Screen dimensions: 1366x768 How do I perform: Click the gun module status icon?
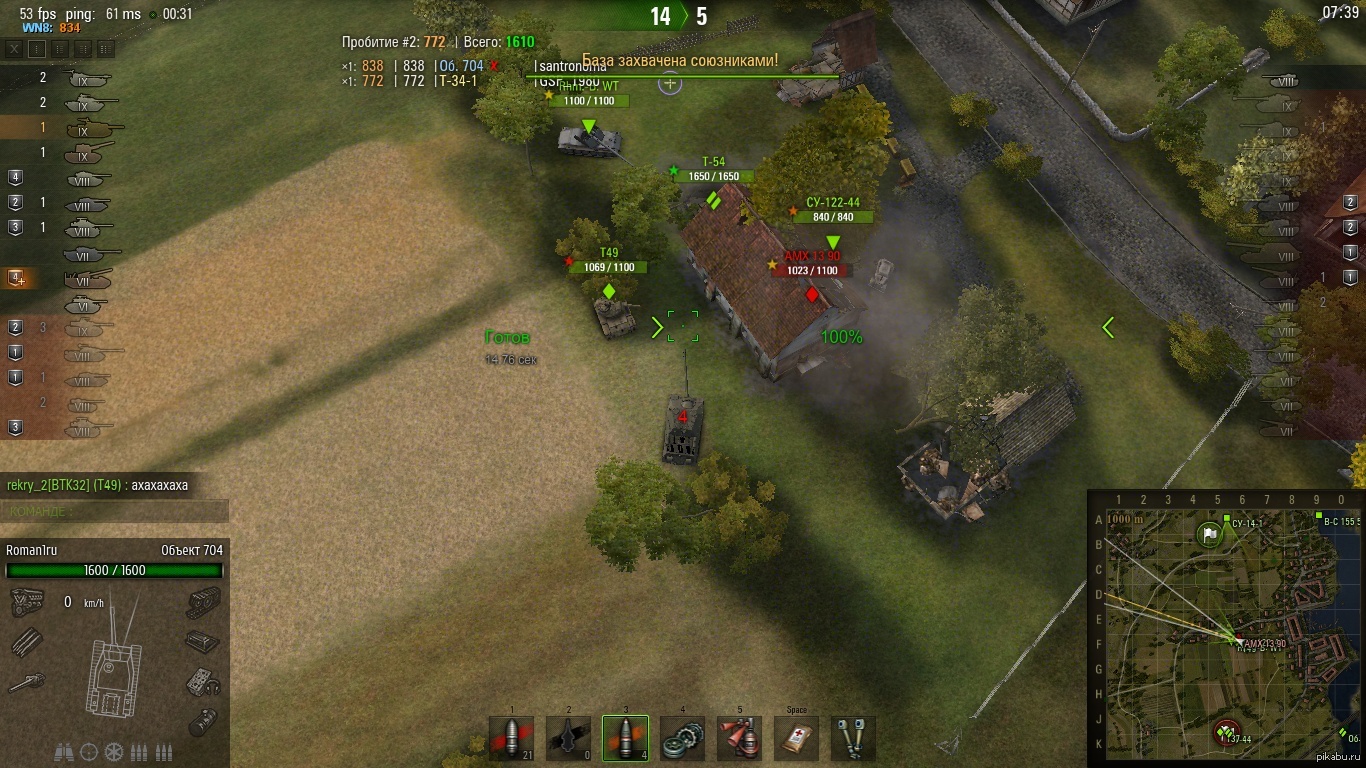[x=26, y=683]
